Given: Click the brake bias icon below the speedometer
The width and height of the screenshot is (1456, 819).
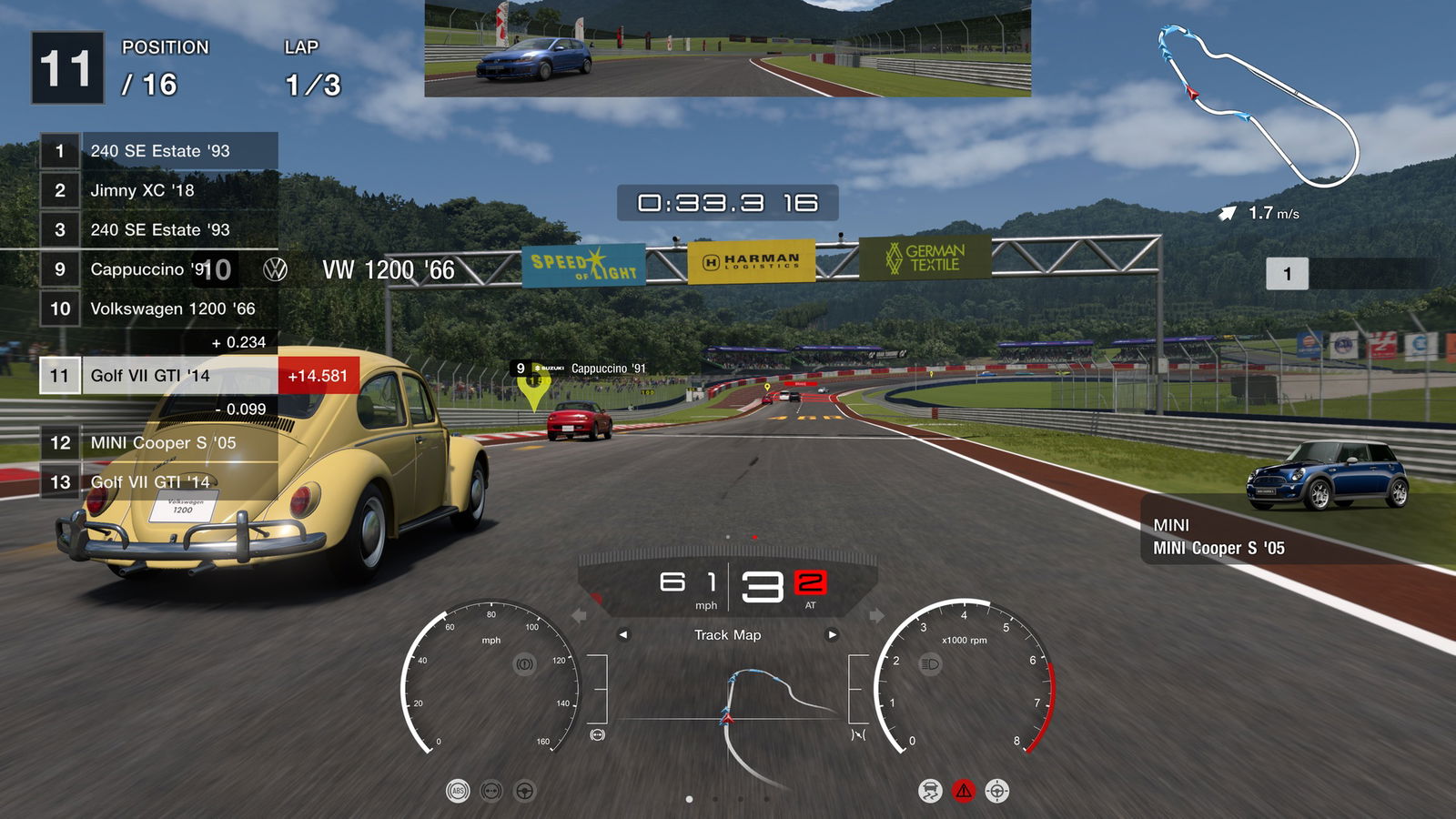Looking at the screenshot, I should pos(597,733).
